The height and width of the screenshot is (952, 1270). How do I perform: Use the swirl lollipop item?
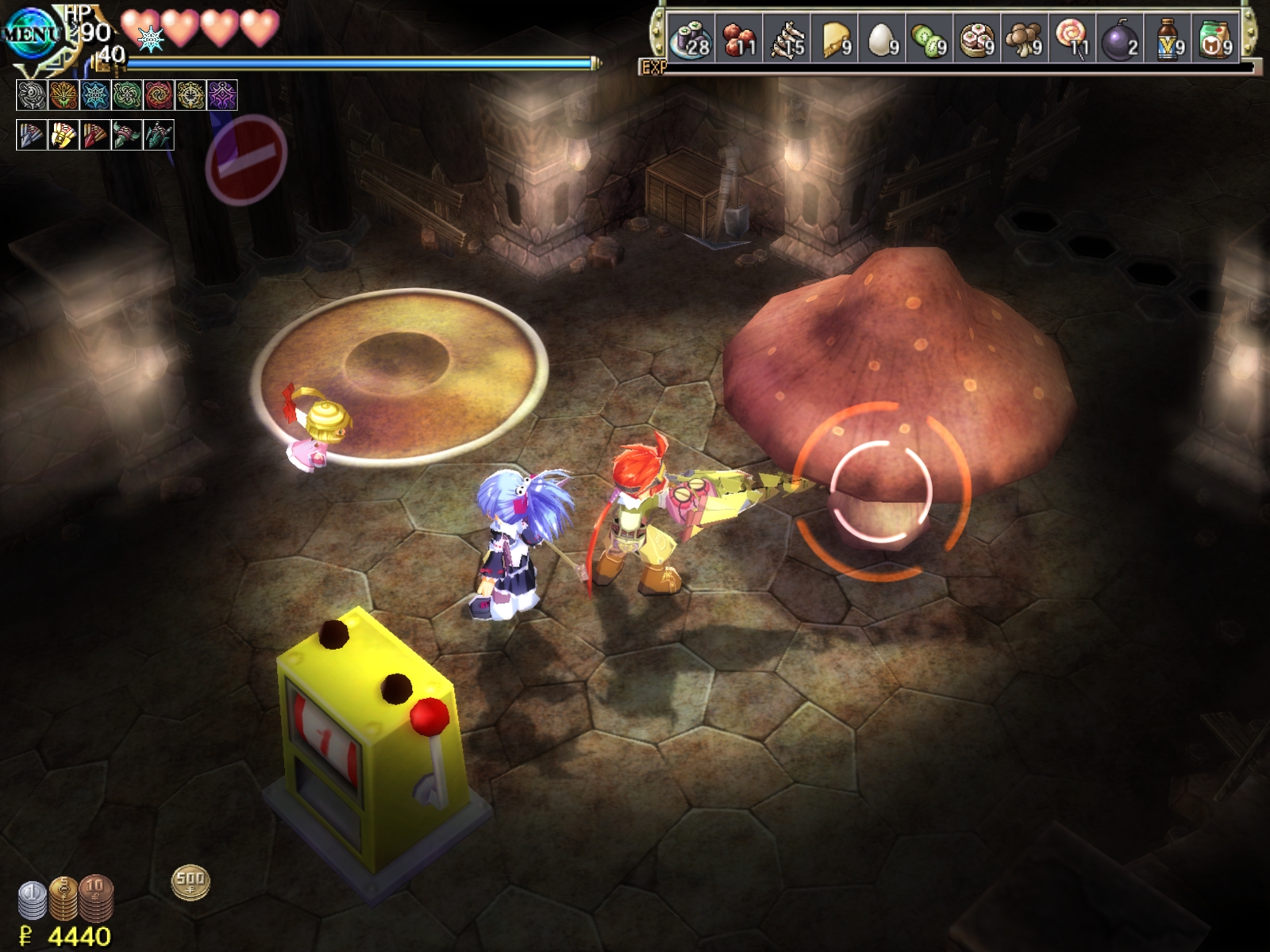(x=1072, y=38)
